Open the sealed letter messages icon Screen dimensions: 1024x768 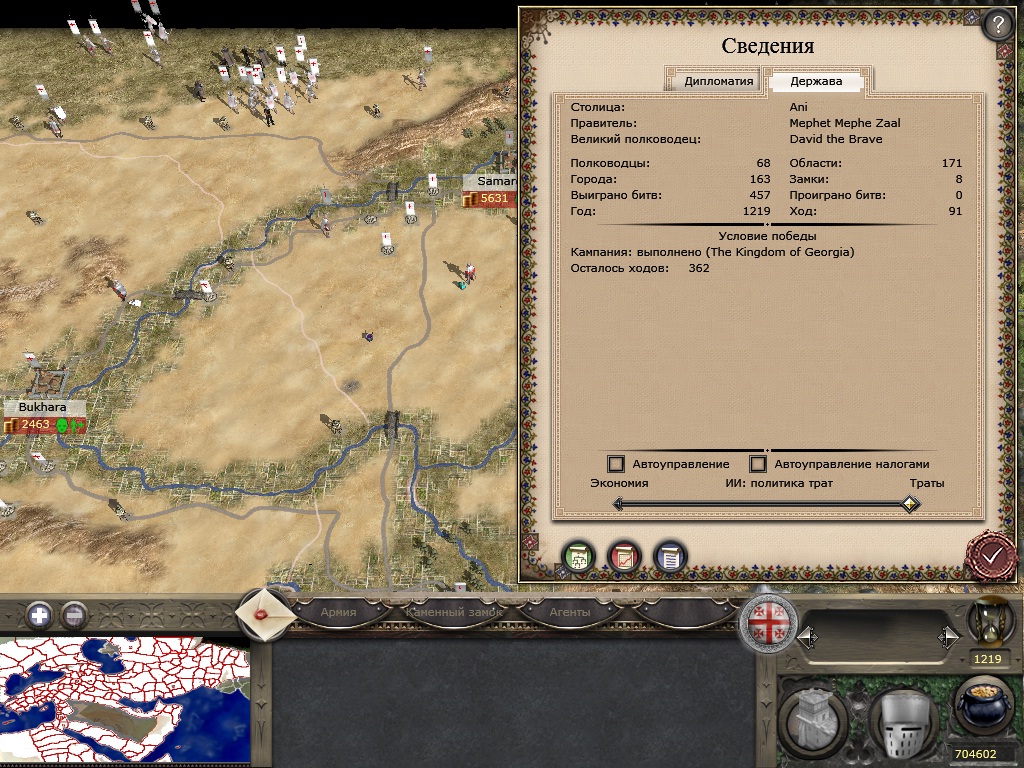pyautogui.click(x=266, y=612)
